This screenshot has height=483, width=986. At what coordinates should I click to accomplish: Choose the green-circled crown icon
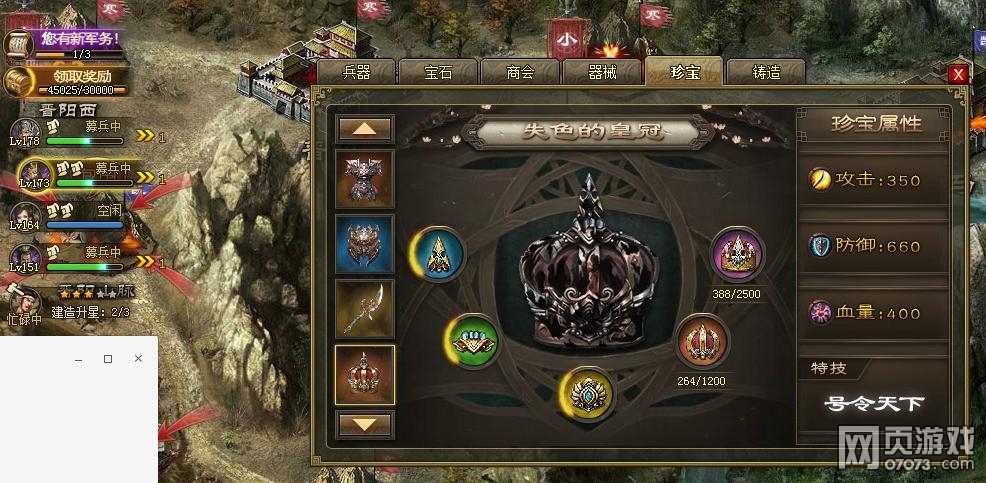coord(471,341)
